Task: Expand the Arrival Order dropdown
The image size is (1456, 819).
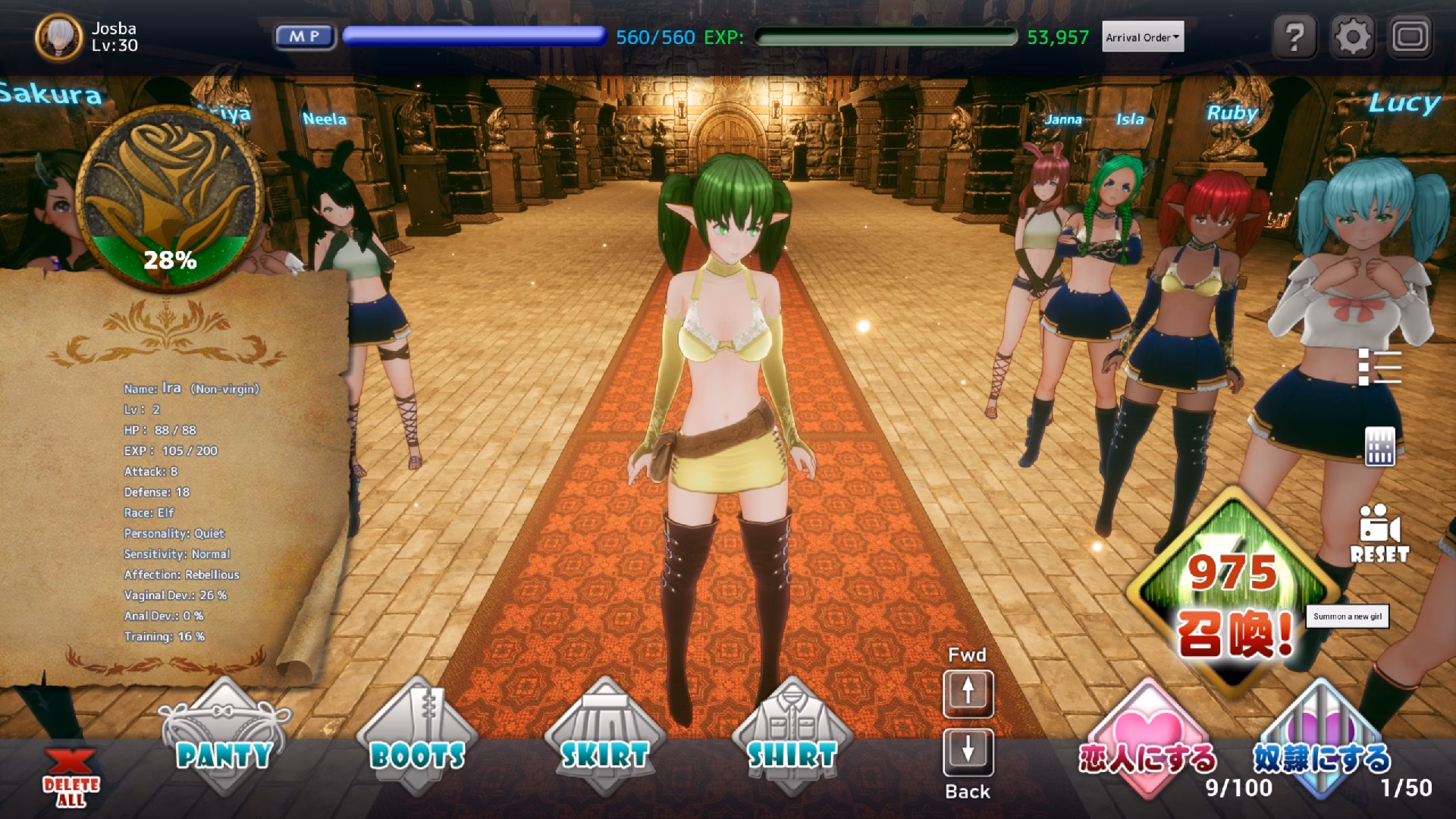Action: point(1143,37)
